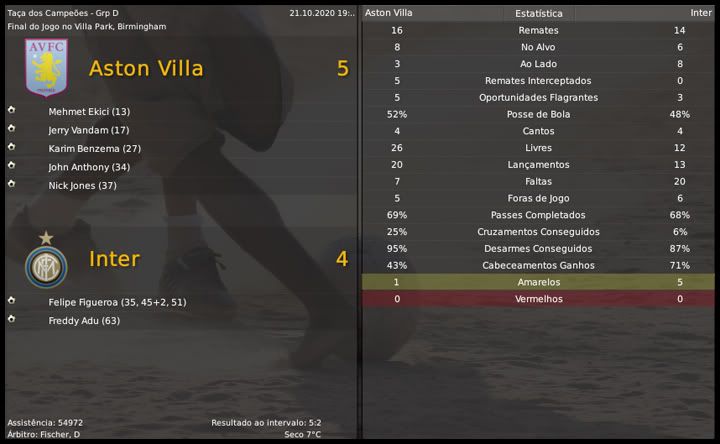This screenshot has width=720, height=444.
Task: Click referee Fischer, D
Action: click(x=62, y=435)
